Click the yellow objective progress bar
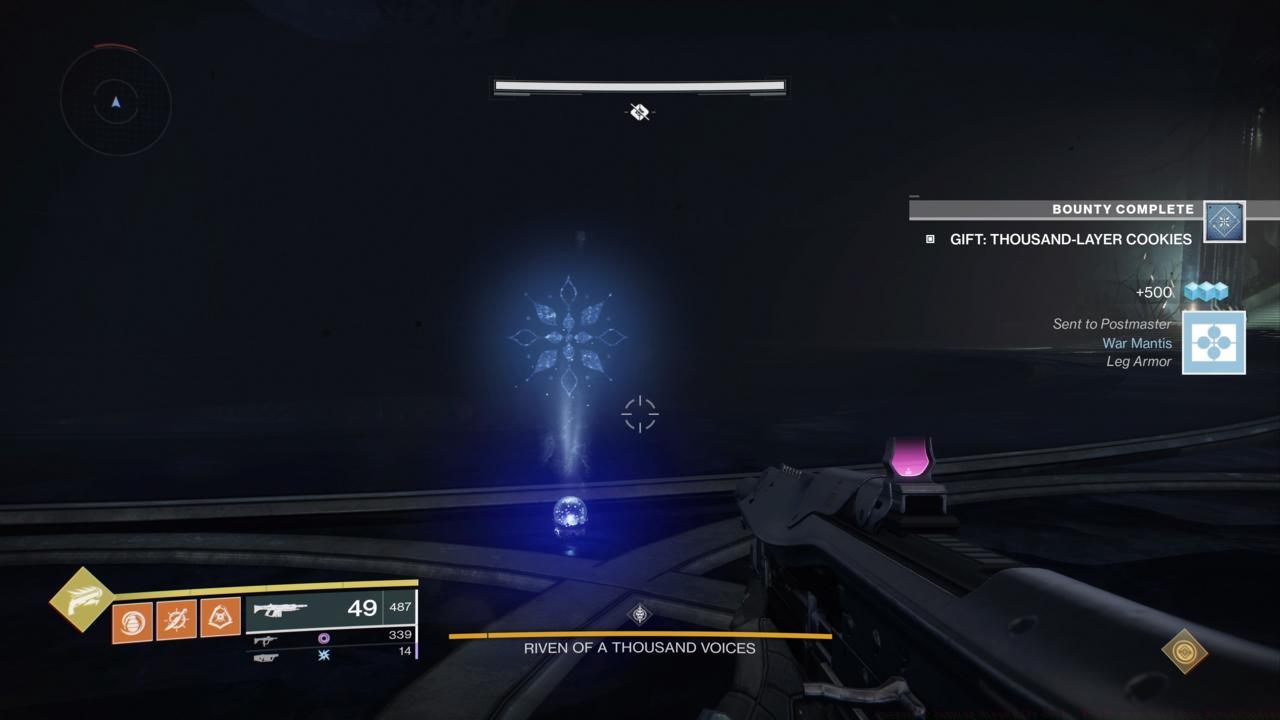The height and width of the screenshot is (720, 1280). [x=640, y=634]
